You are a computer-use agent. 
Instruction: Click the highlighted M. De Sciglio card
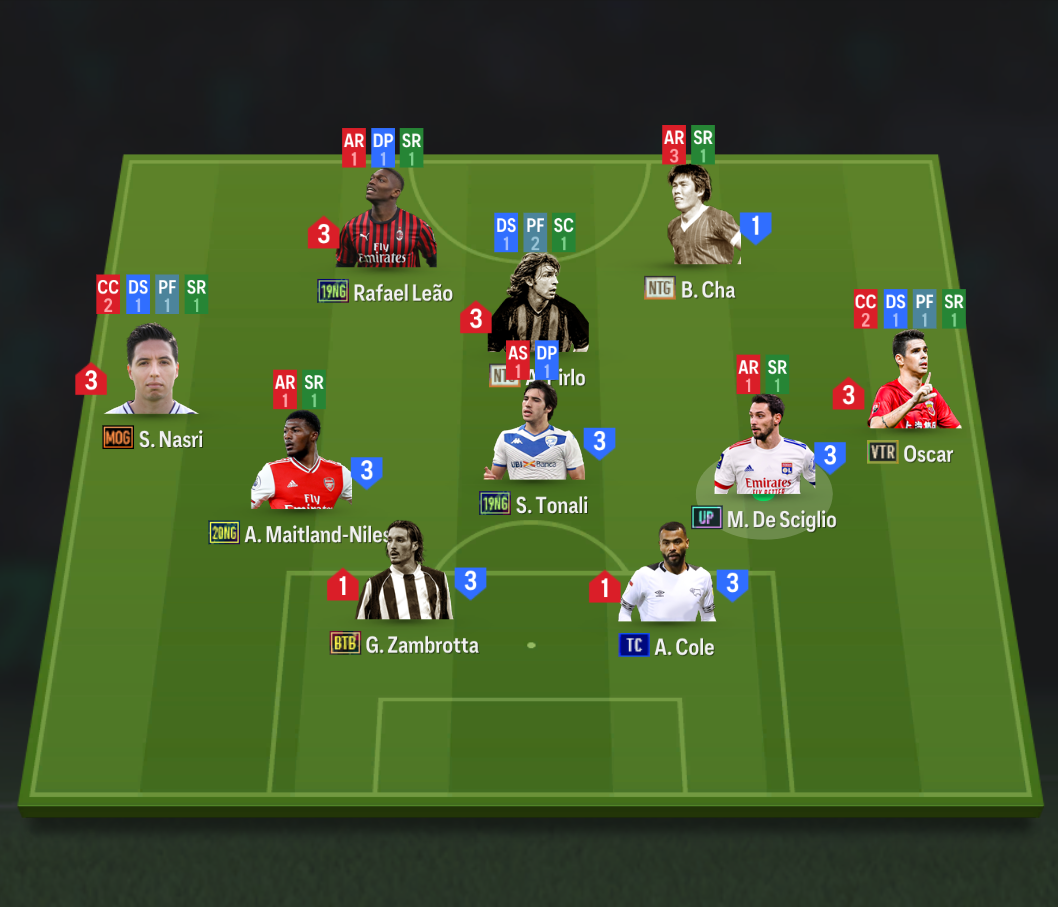pyautogui.click(x=765, y=454)
